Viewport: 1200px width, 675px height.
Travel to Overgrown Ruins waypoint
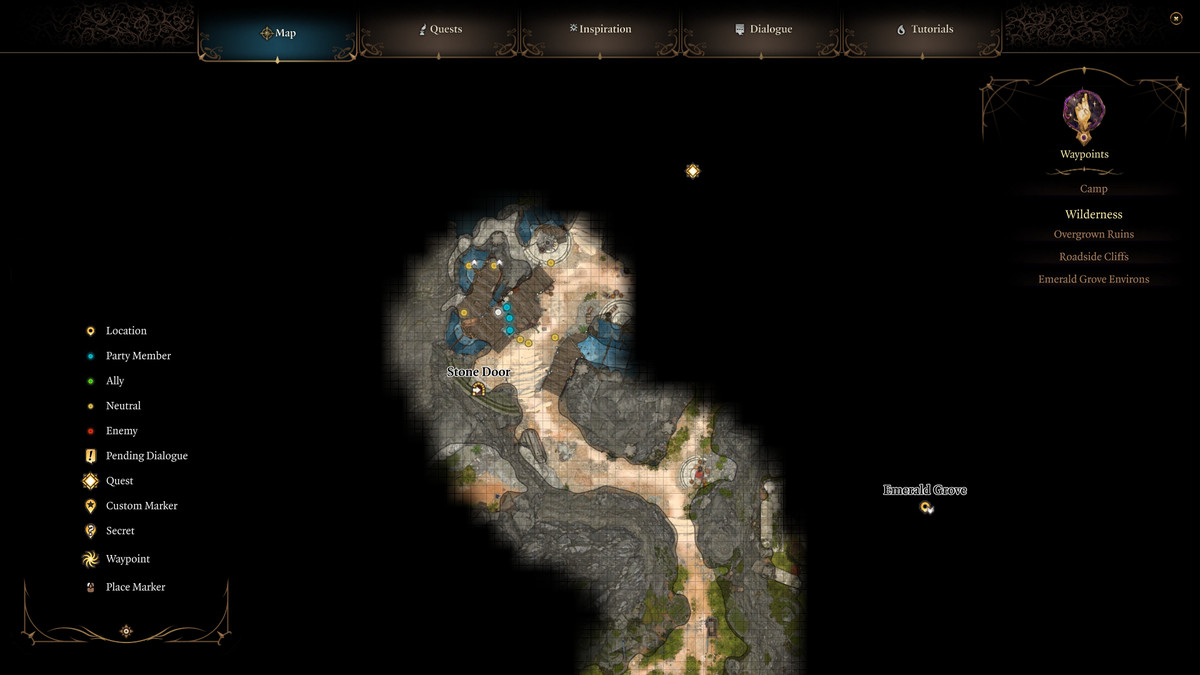pyautogui.click(x=1093, y=235)
